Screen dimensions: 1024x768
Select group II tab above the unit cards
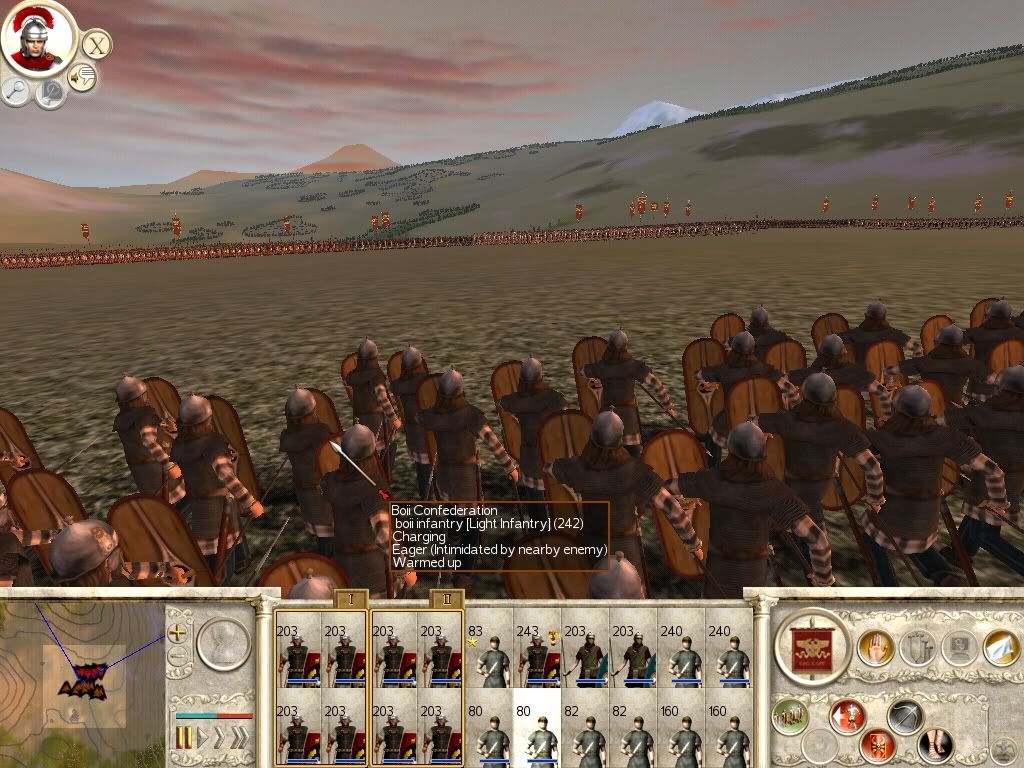(445, 600)
